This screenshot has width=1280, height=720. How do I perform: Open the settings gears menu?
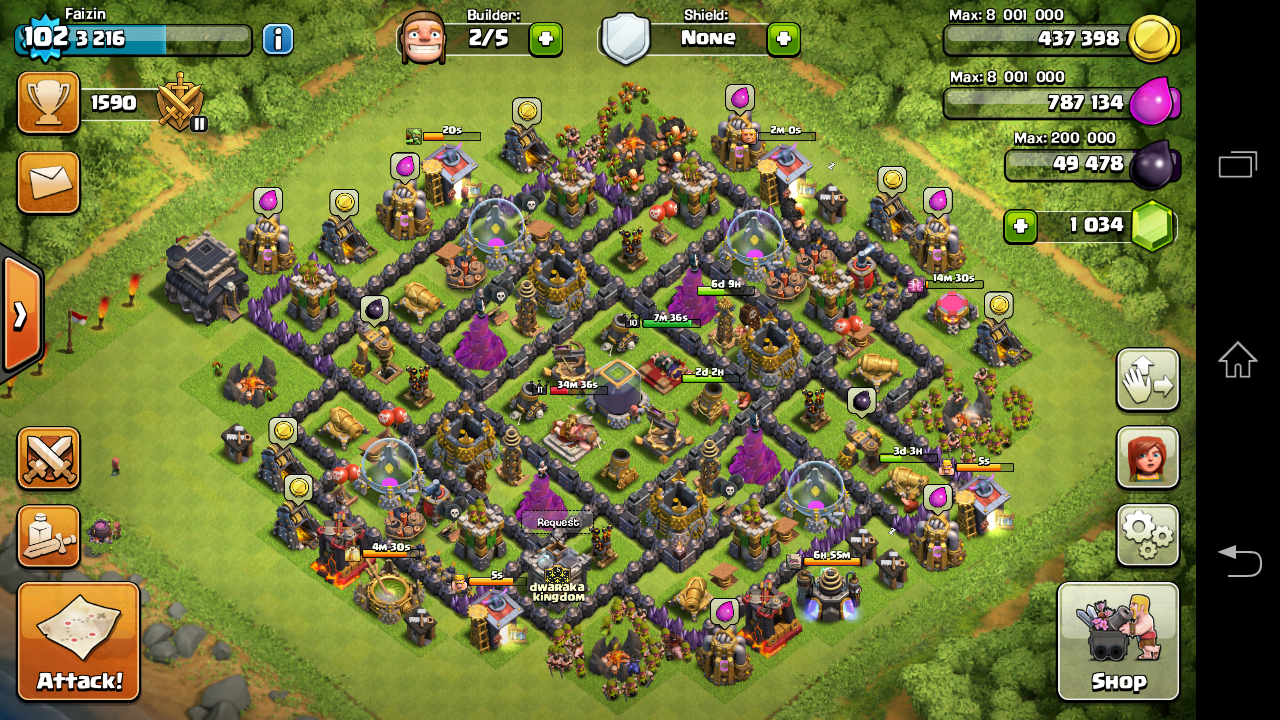coord(1147,535)
